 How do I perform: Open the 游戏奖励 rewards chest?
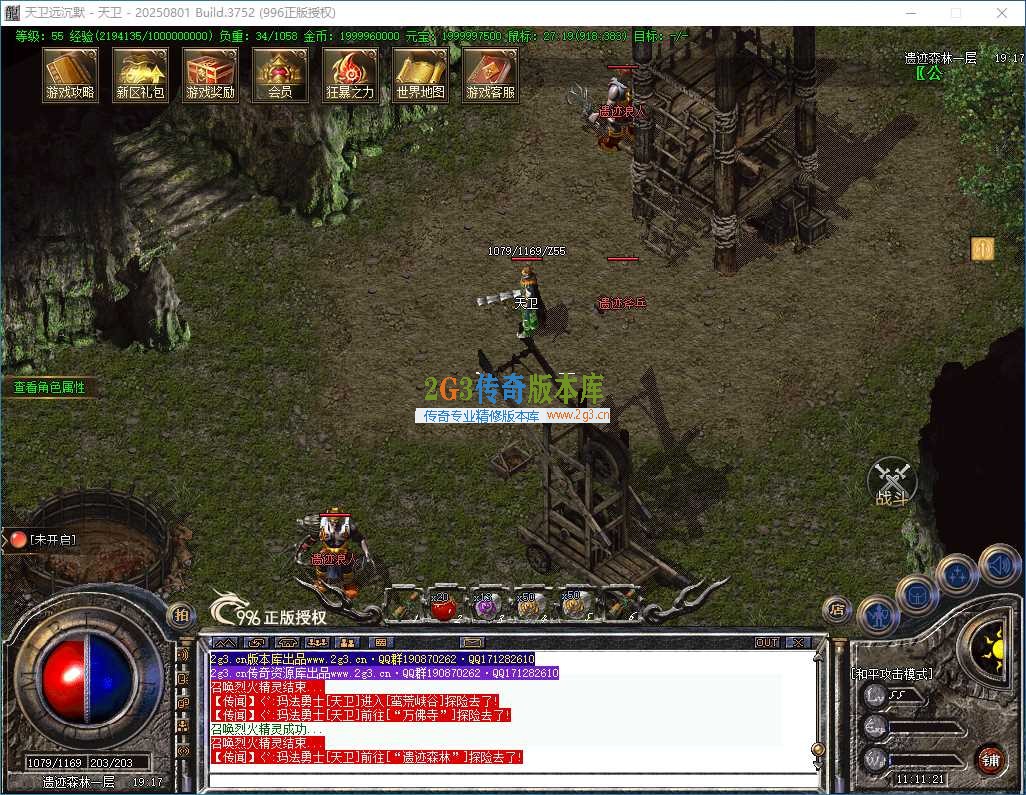tap(210, 74)
